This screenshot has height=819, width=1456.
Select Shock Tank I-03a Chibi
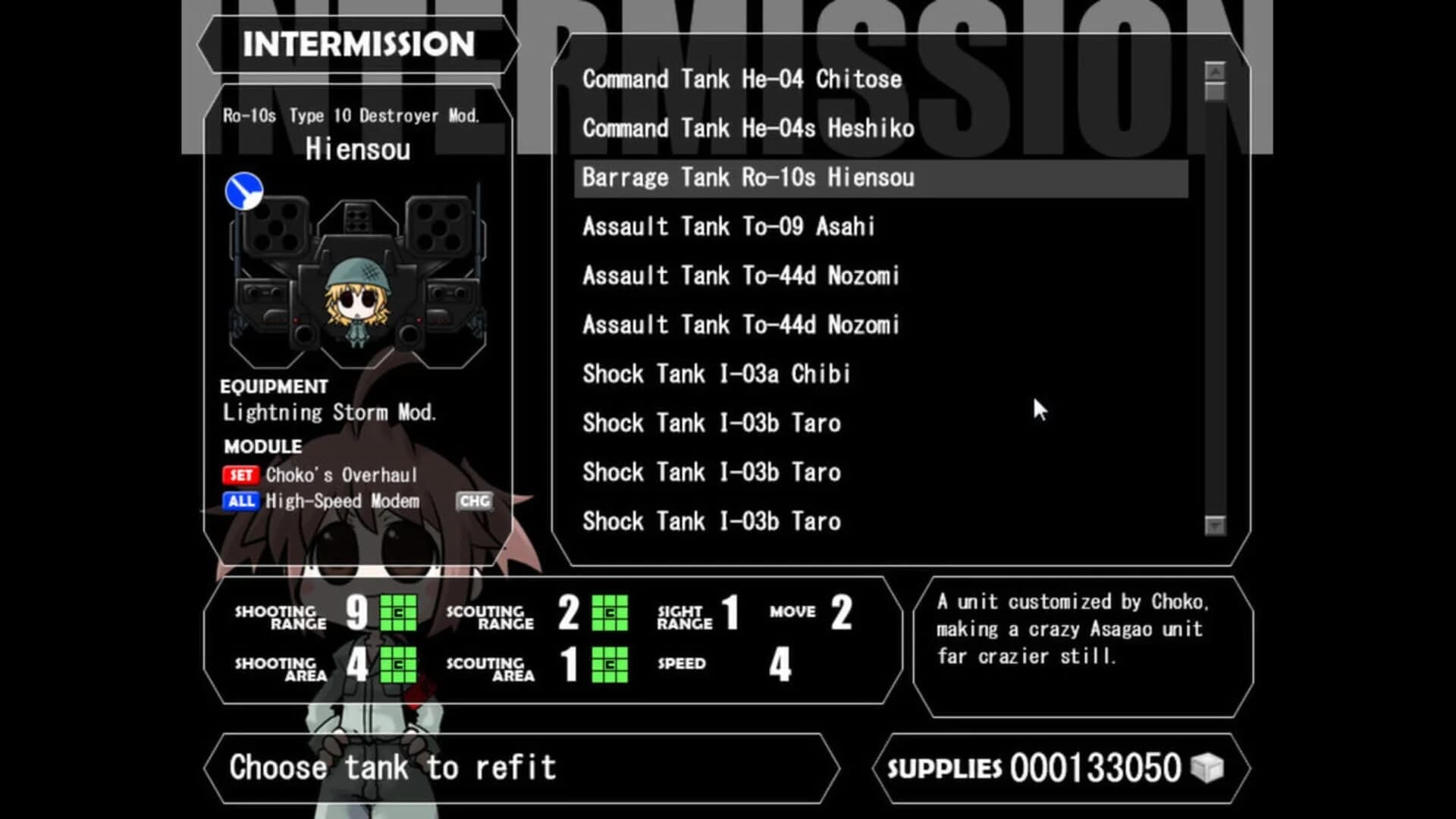click(x=716, y=374)
